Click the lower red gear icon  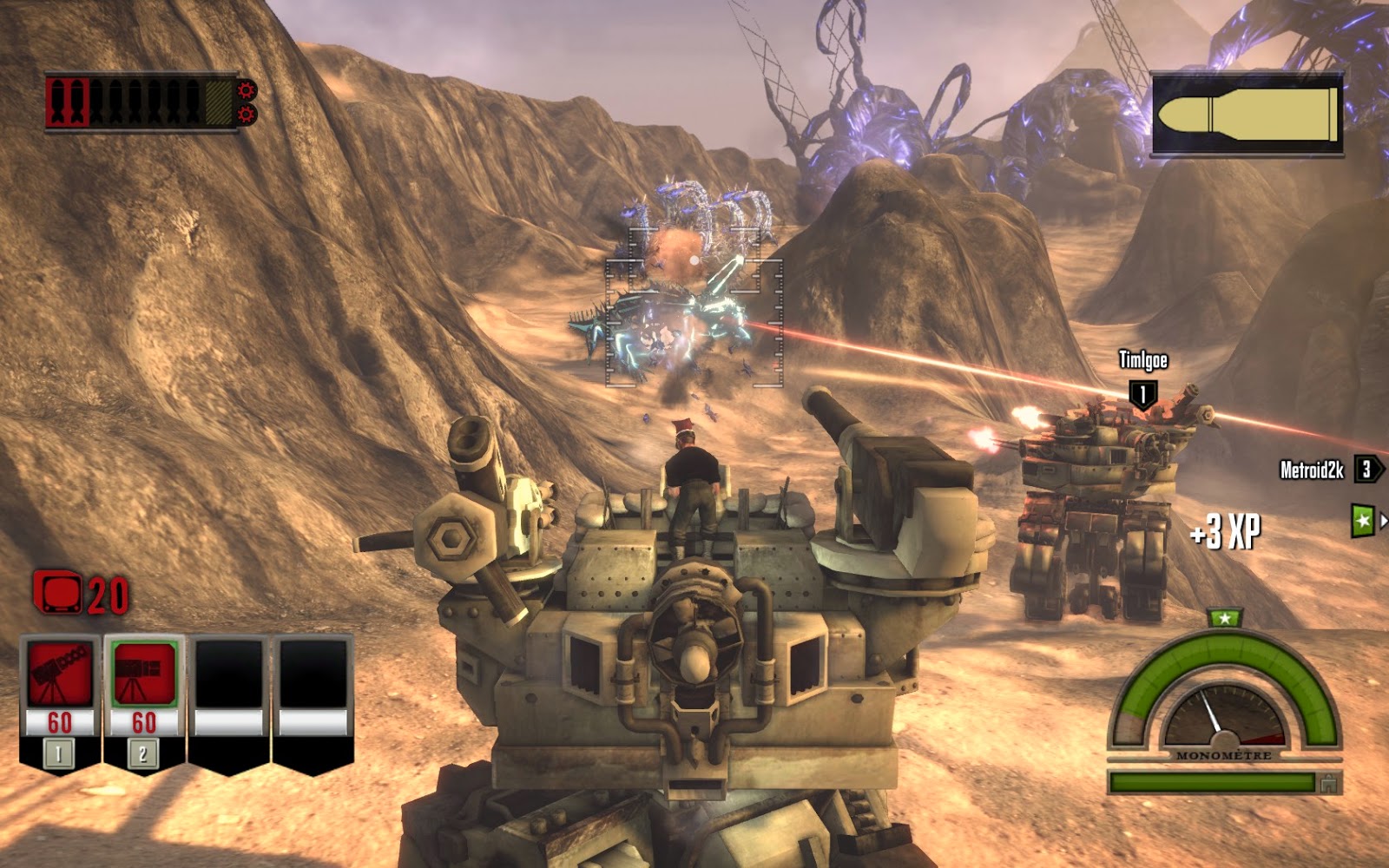(247, 114)
